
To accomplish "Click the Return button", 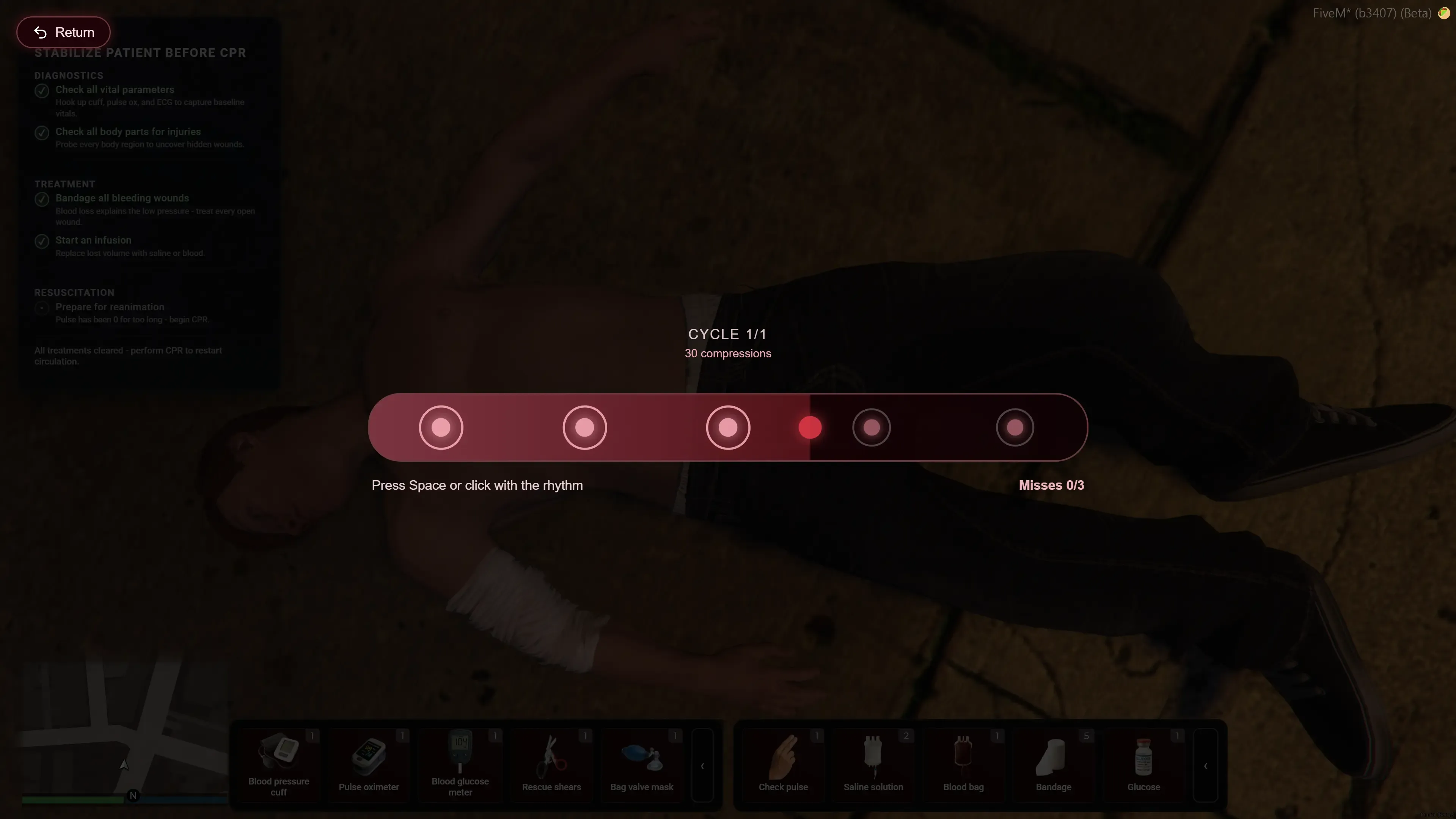I will (63, 32).
